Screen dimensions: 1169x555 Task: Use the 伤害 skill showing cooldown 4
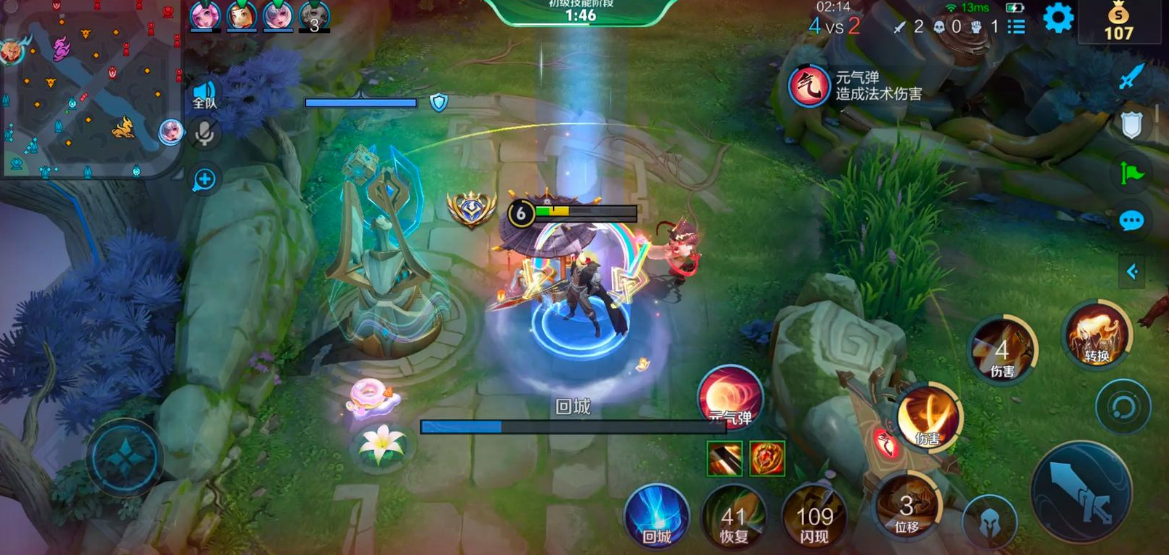[x=1003, y=350]
